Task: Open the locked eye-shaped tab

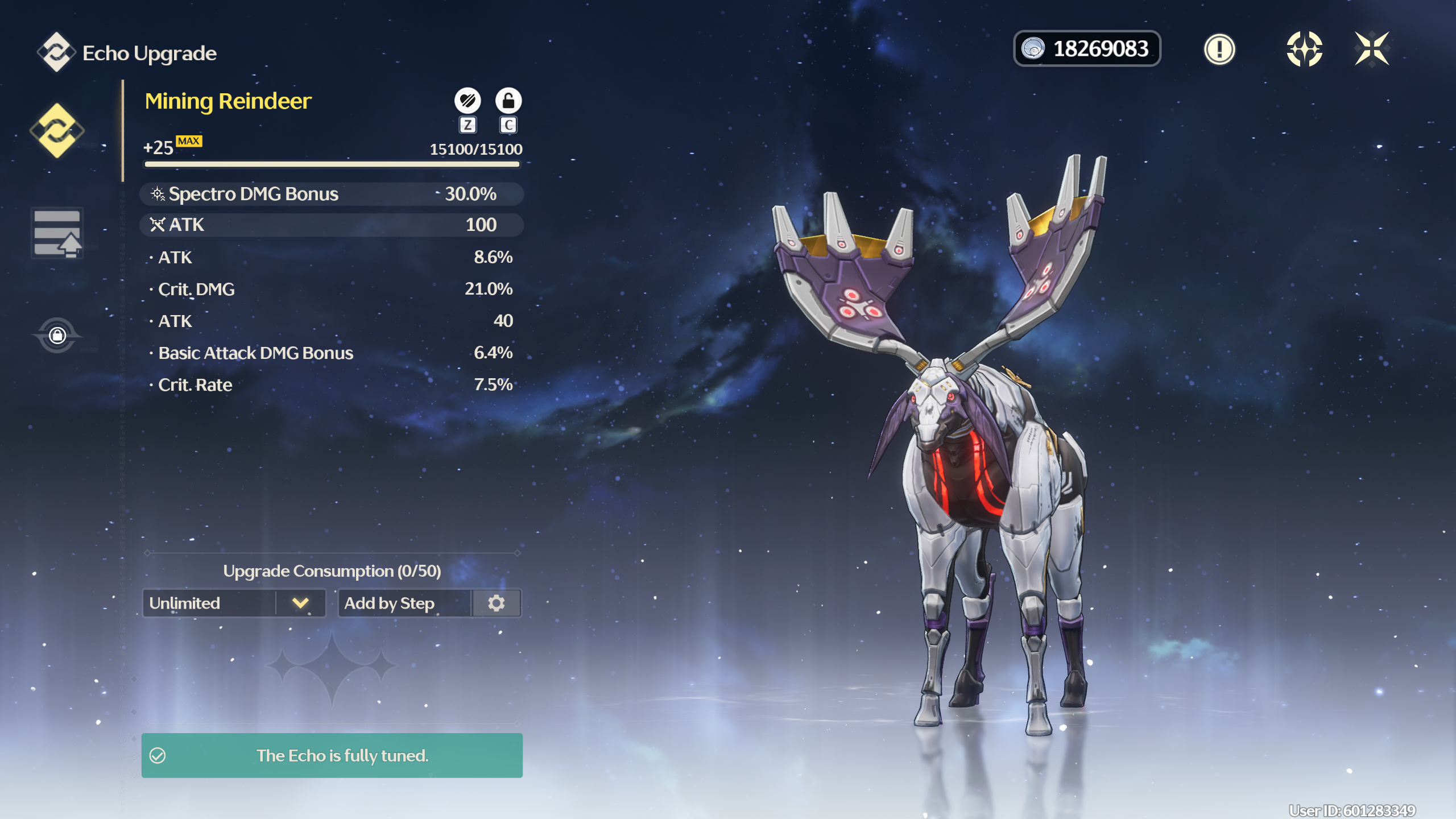Action: click(57, 335)
